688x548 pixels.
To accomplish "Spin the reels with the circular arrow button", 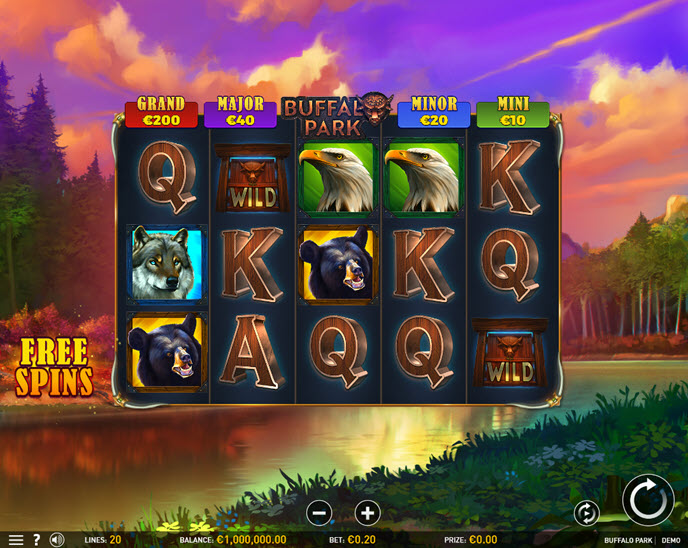I will pyautogui.click(x=648, y=500).
